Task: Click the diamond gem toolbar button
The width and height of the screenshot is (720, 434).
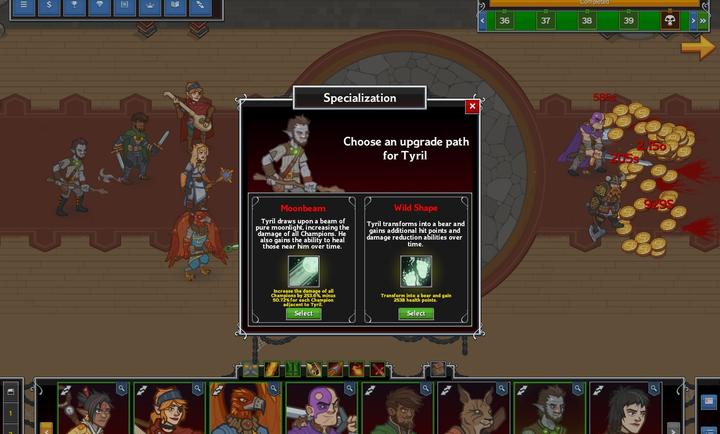Action: [99, 6]
